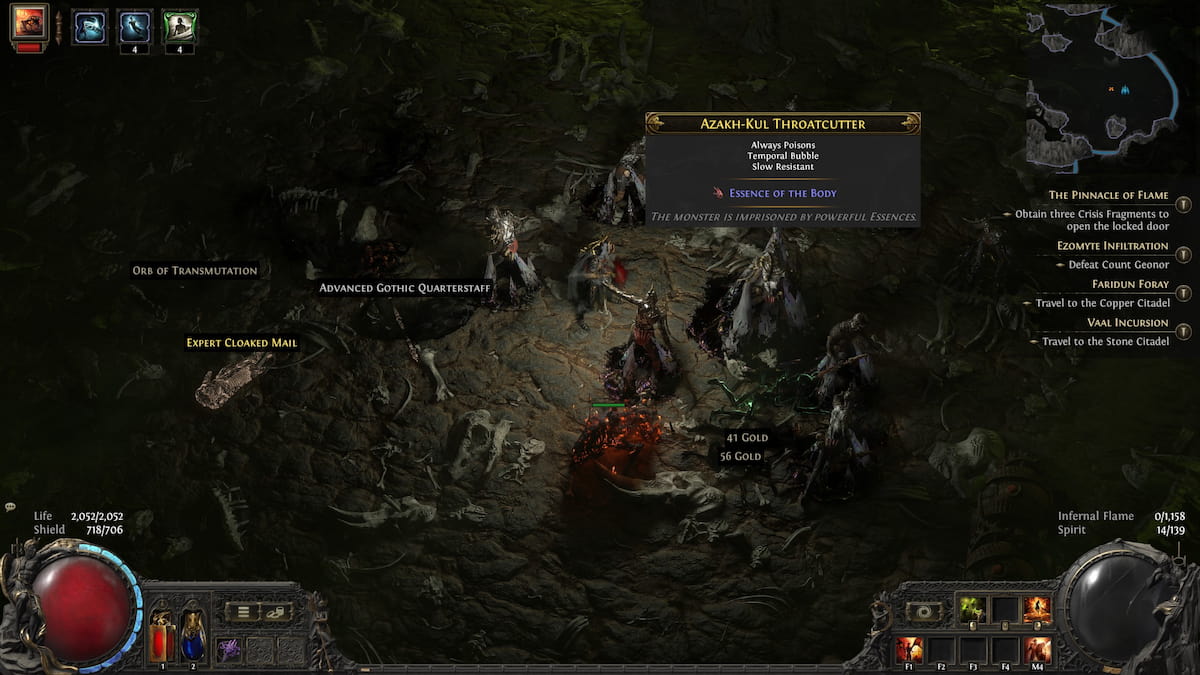Click the green-framed figure buff icon
The image size is (1200, 675).
coord(180,26)
